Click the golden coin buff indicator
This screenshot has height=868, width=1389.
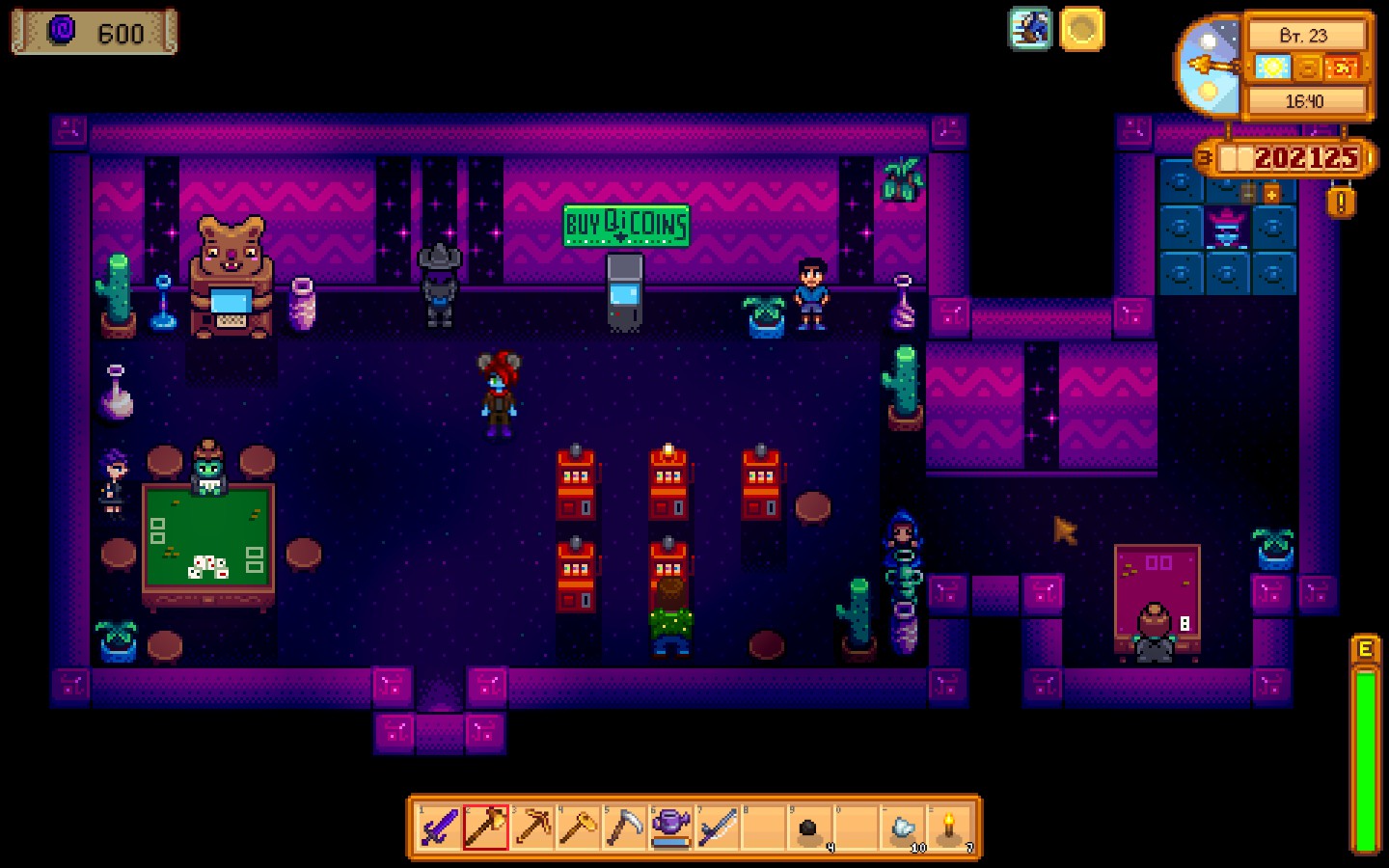[1082, 30]
